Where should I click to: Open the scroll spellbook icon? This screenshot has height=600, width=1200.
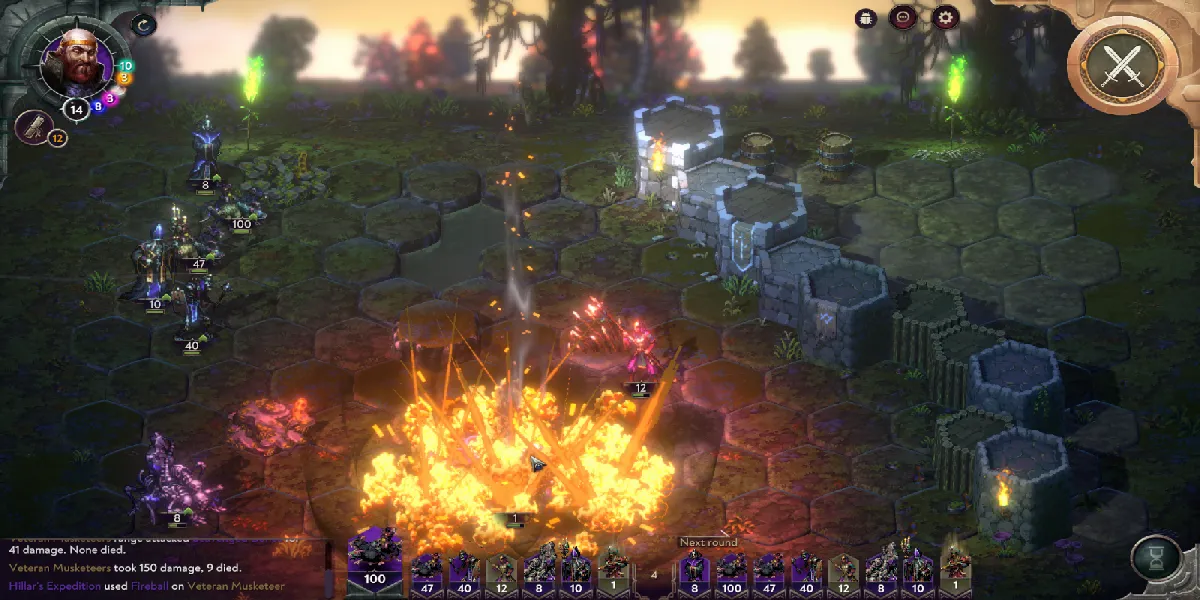pyautogui.click(x=35, y=127)
